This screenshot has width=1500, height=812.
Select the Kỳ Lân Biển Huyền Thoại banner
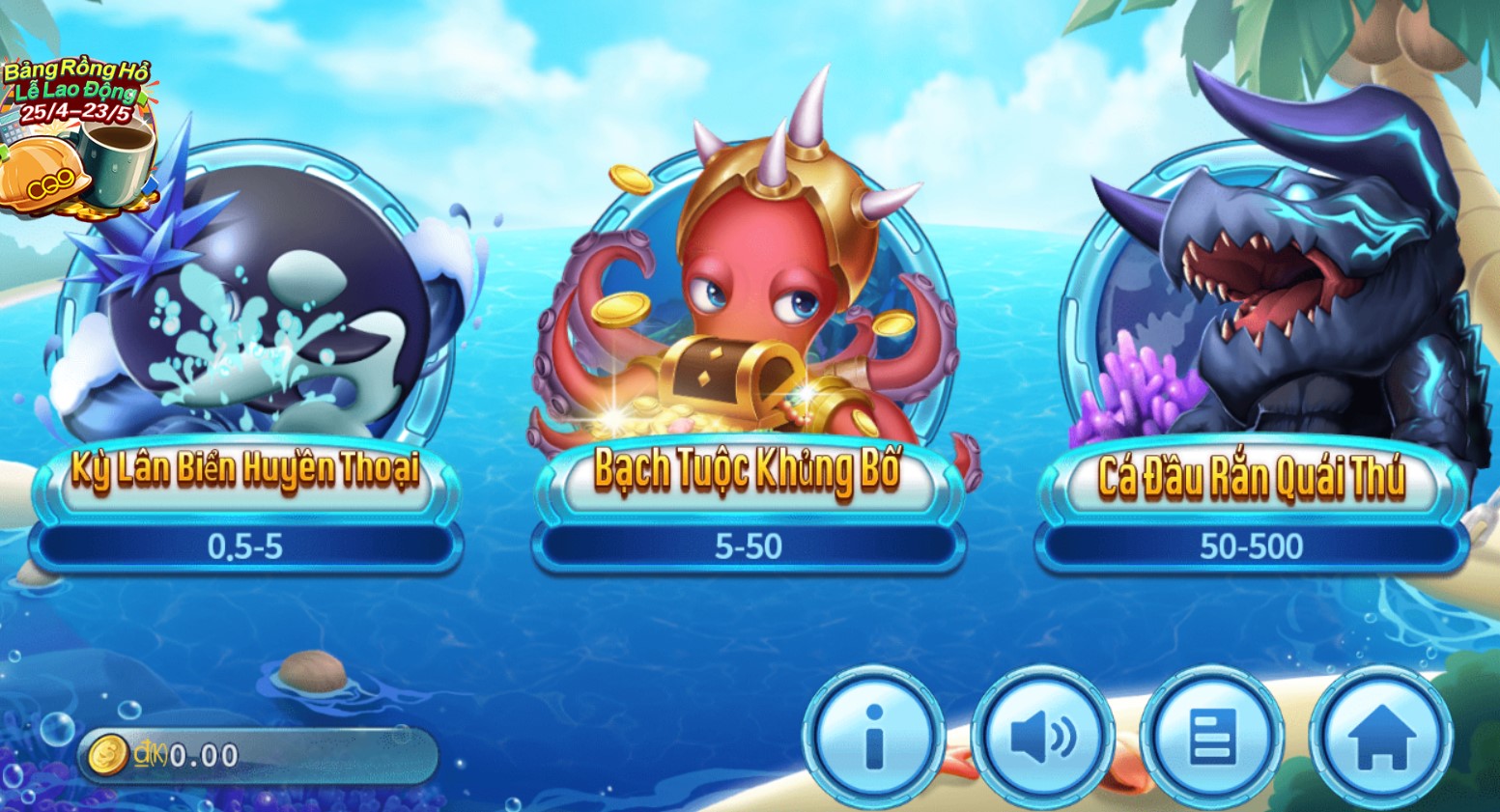(246, 475)
